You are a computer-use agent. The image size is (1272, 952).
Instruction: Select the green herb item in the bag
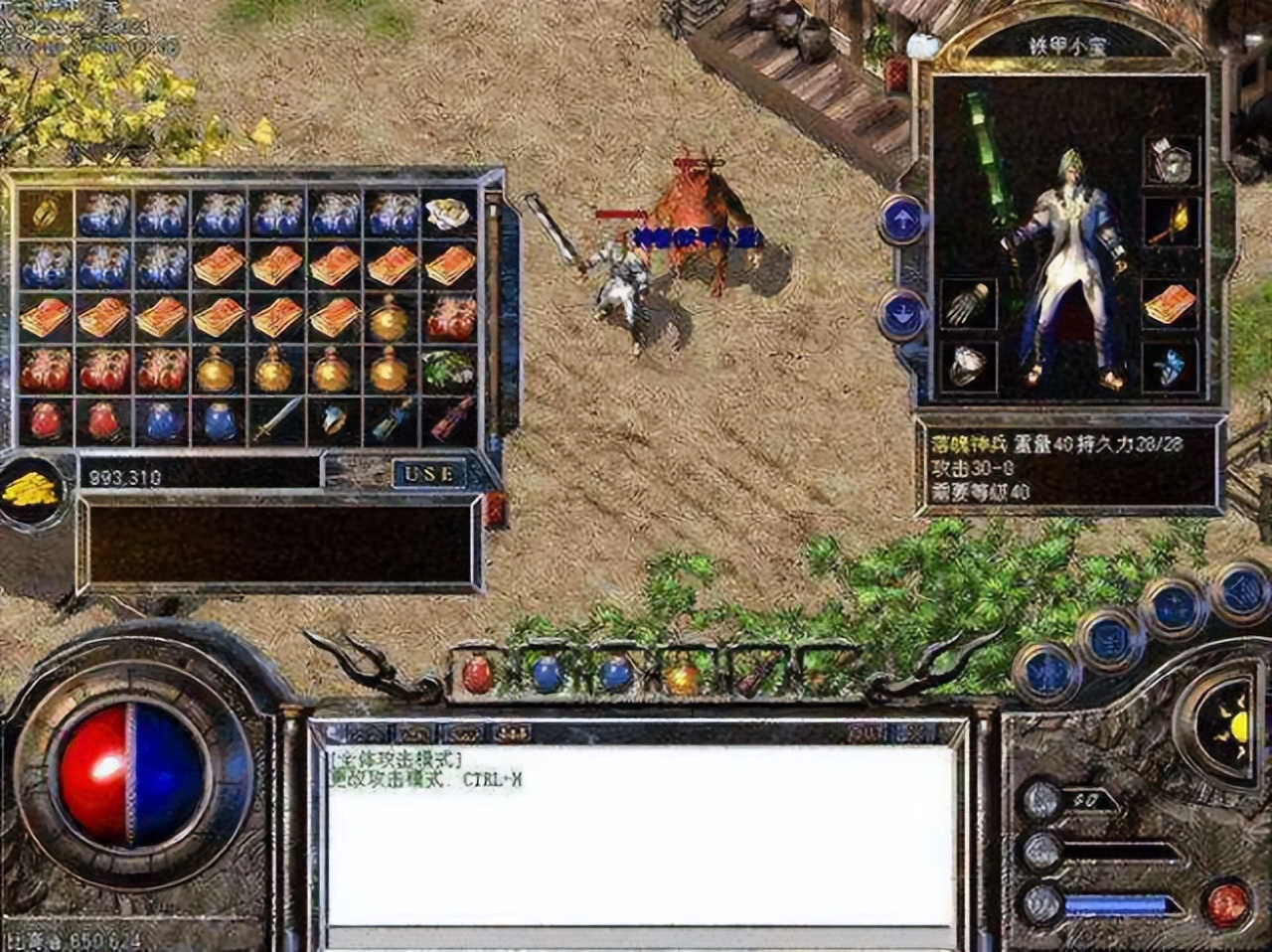pyautogui.click(x=449, y=369)
